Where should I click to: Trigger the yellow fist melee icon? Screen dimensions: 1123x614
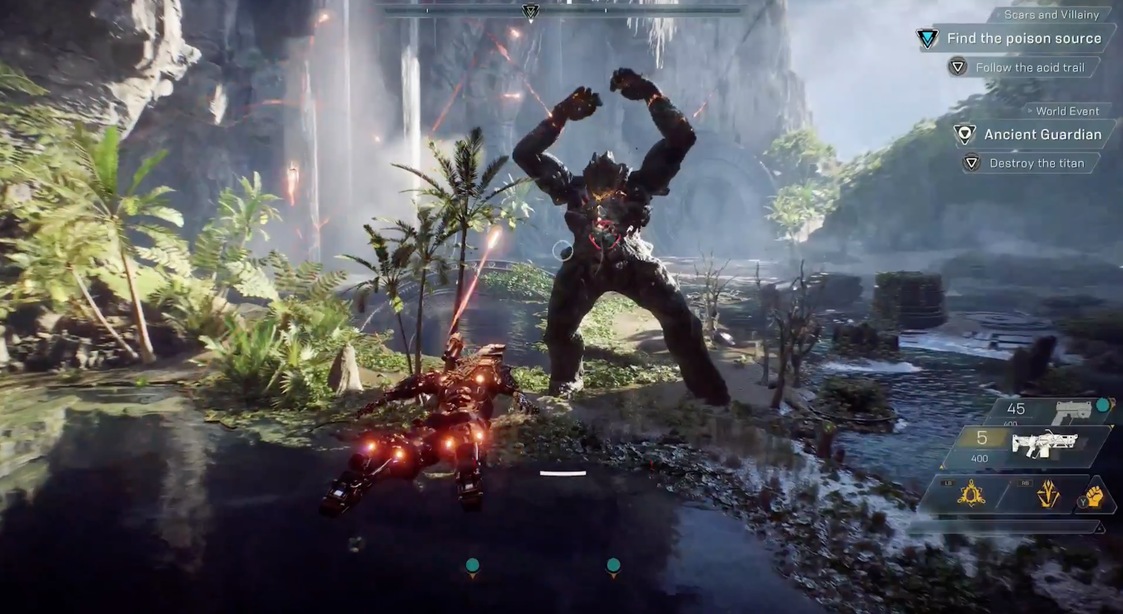[1096, 496]
